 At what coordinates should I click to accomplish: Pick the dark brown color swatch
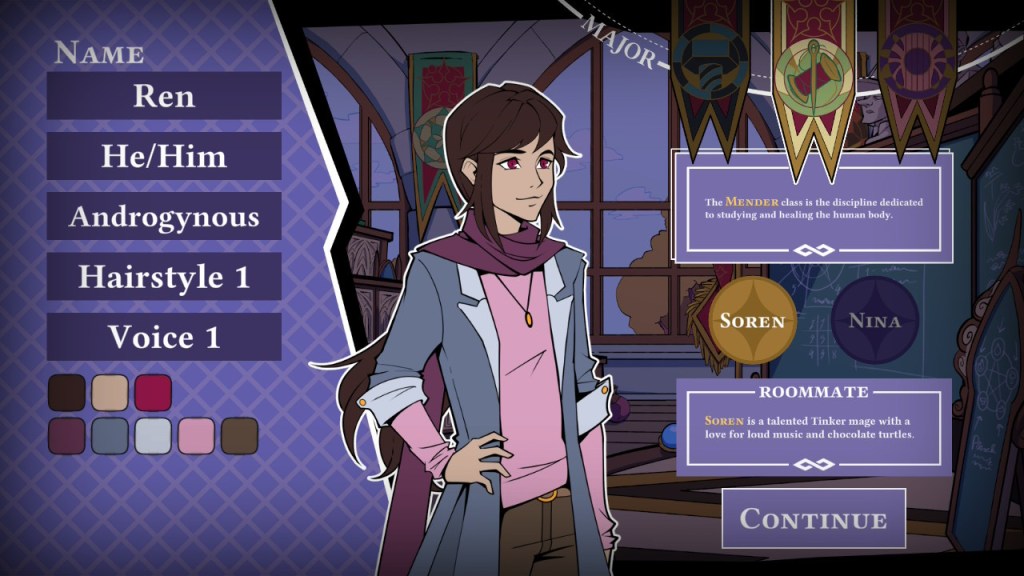pyautogui.click(x=67, y=393)
